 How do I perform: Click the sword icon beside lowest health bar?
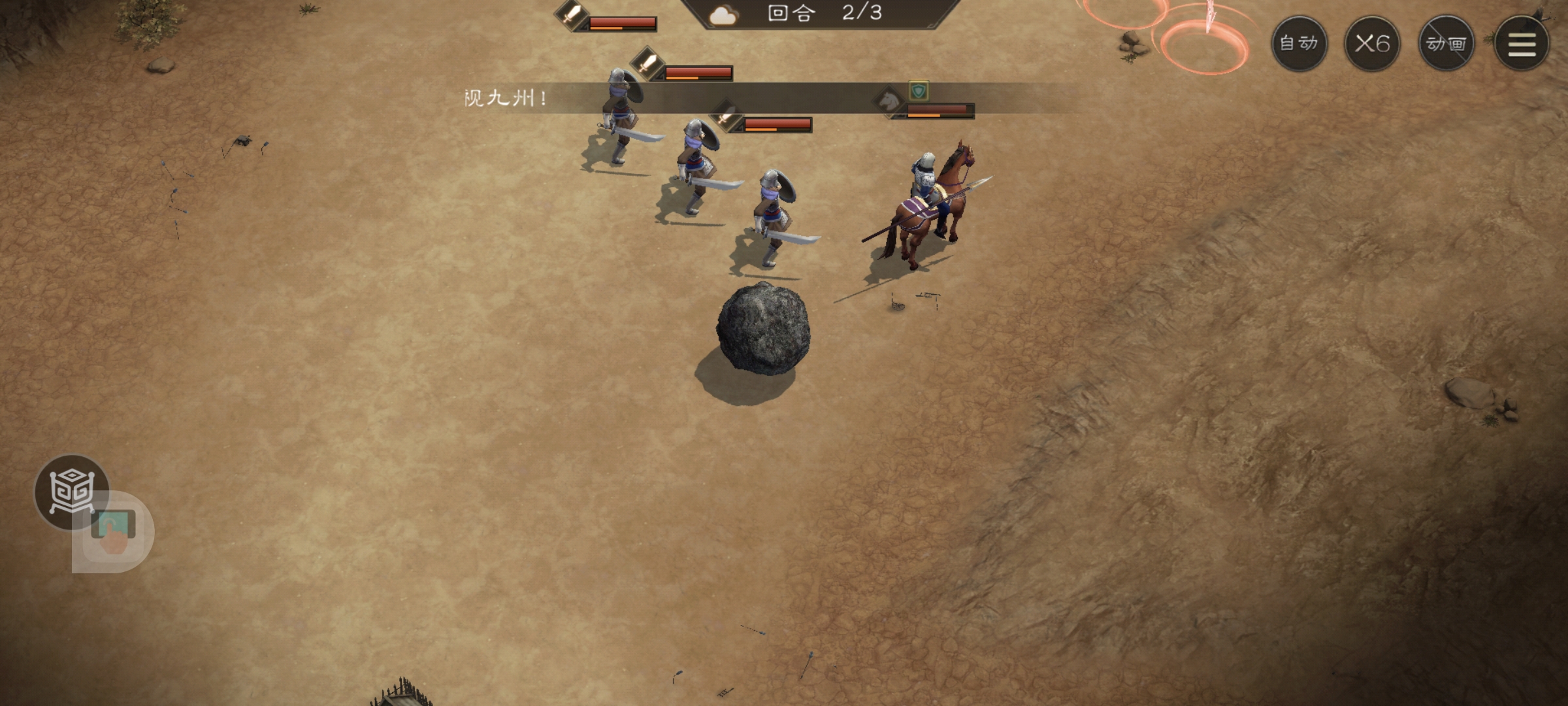[725, 122]
